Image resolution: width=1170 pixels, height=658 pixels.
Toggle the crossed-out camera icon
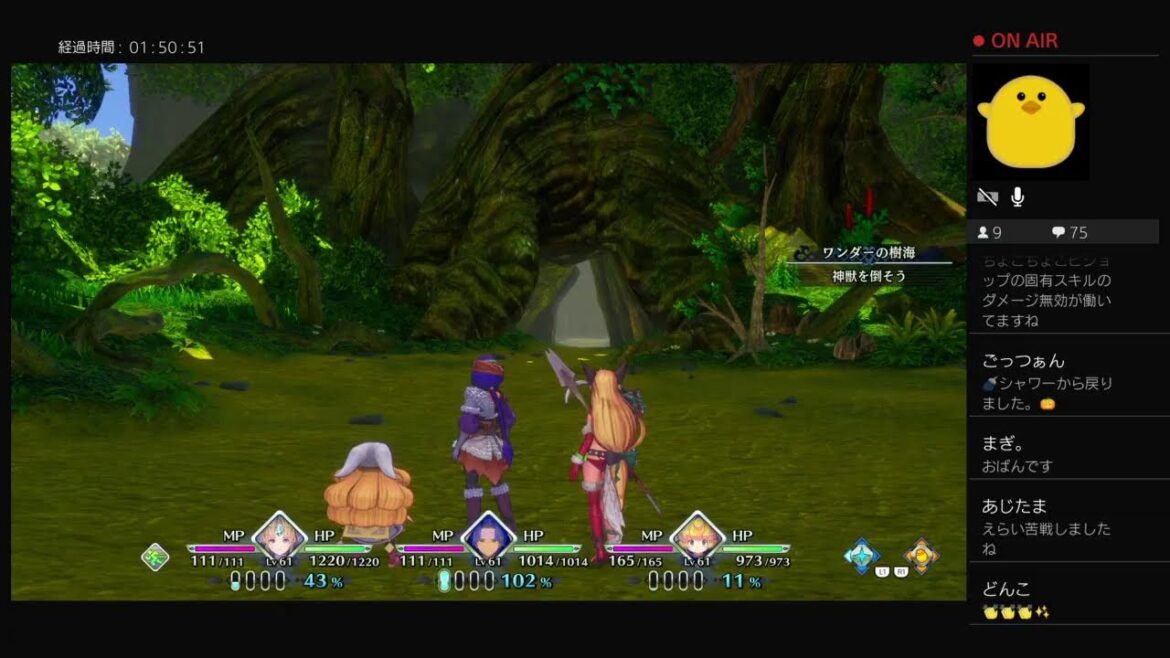tap(987, 197)
